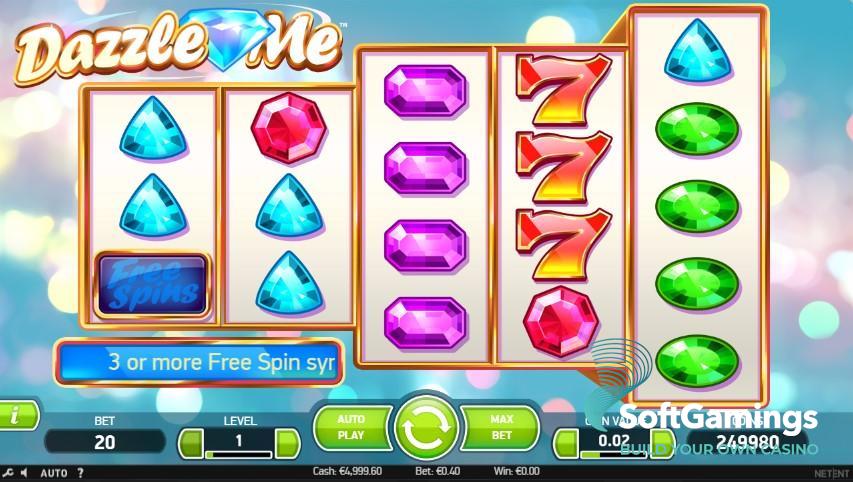Place the Max Bet
The height and width of the screenshot is (482, 853).
[x=501, y=428]
